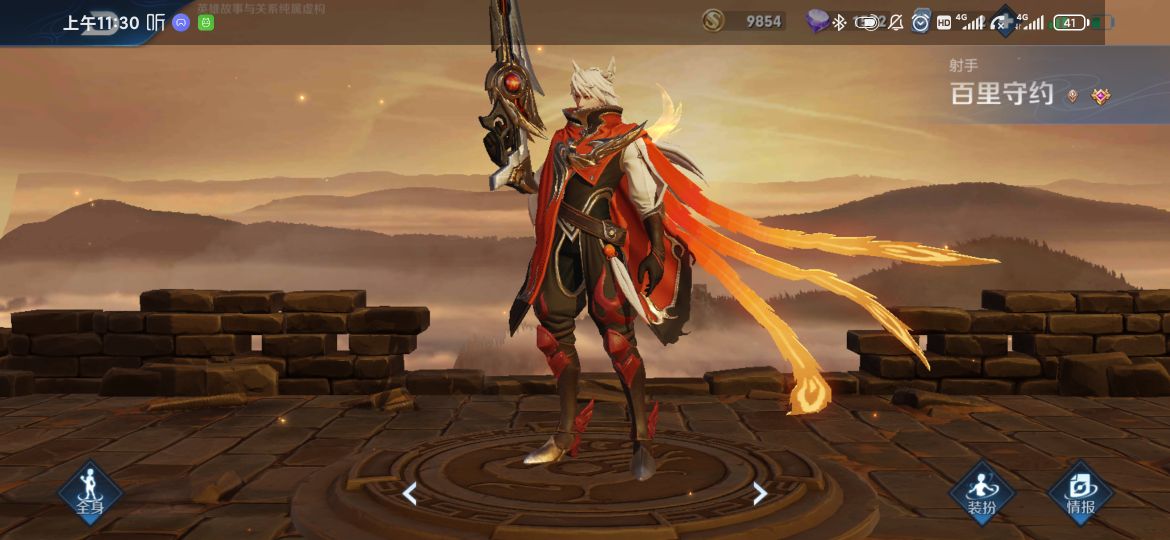Image resolution: width=1170 pixels, height=540 pixels.
Task: Open the 情报 hero info panel
Action: pos(1080,493)
